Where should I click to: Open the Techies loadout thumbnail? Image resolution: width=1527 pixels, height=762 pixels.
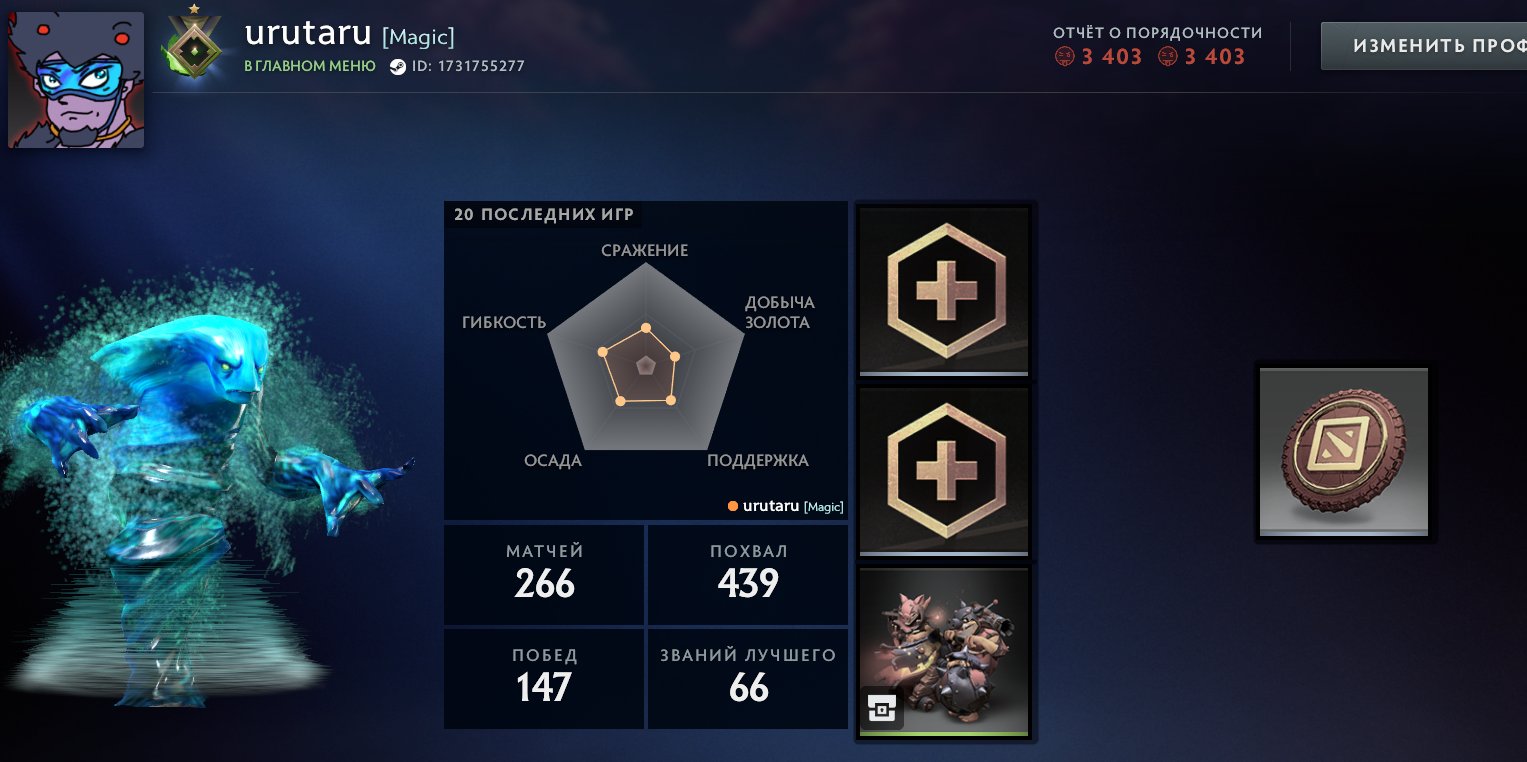pos(943,651)
